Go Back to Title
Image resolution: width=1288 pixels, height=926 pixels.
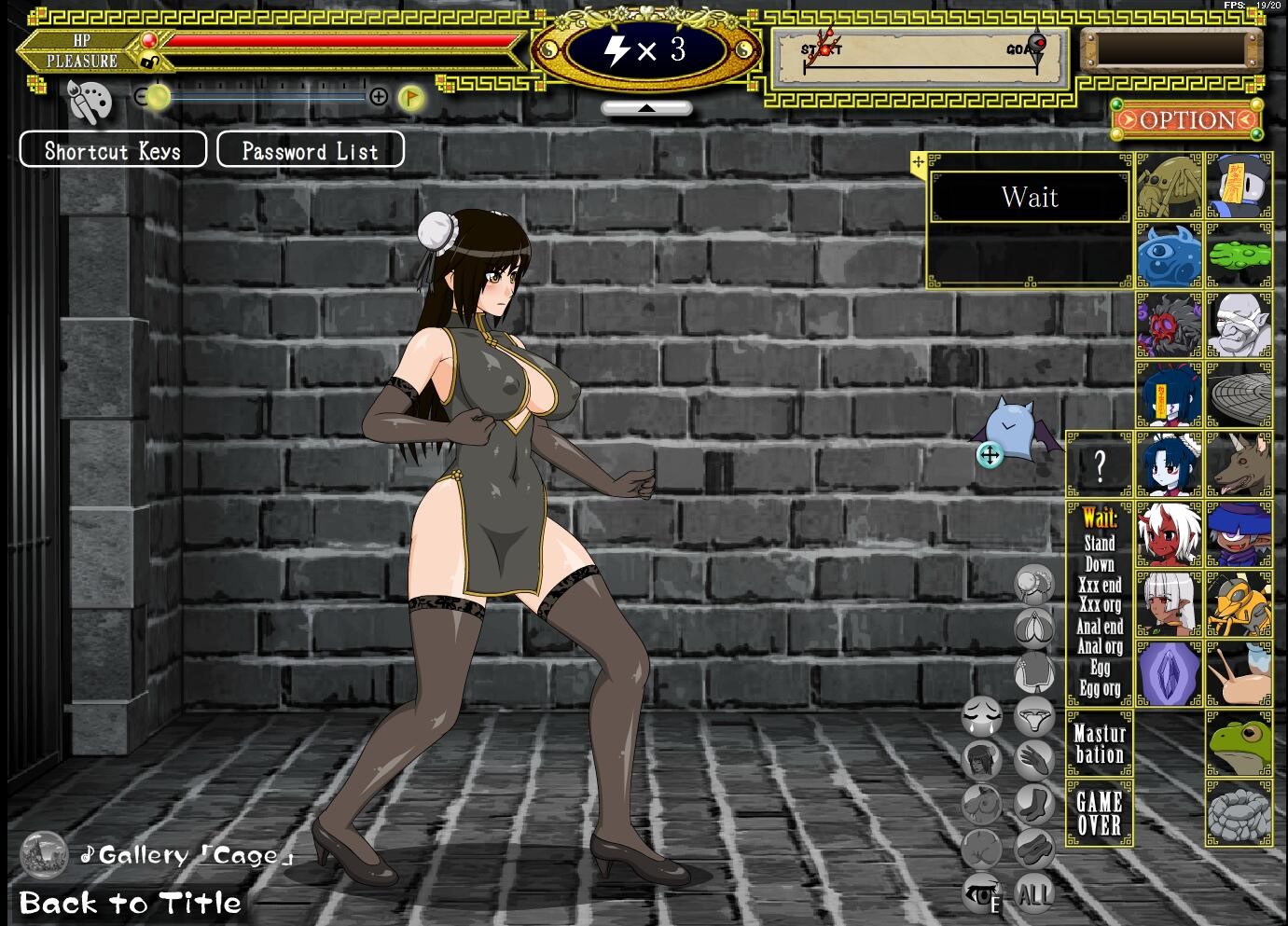point(130,903)
